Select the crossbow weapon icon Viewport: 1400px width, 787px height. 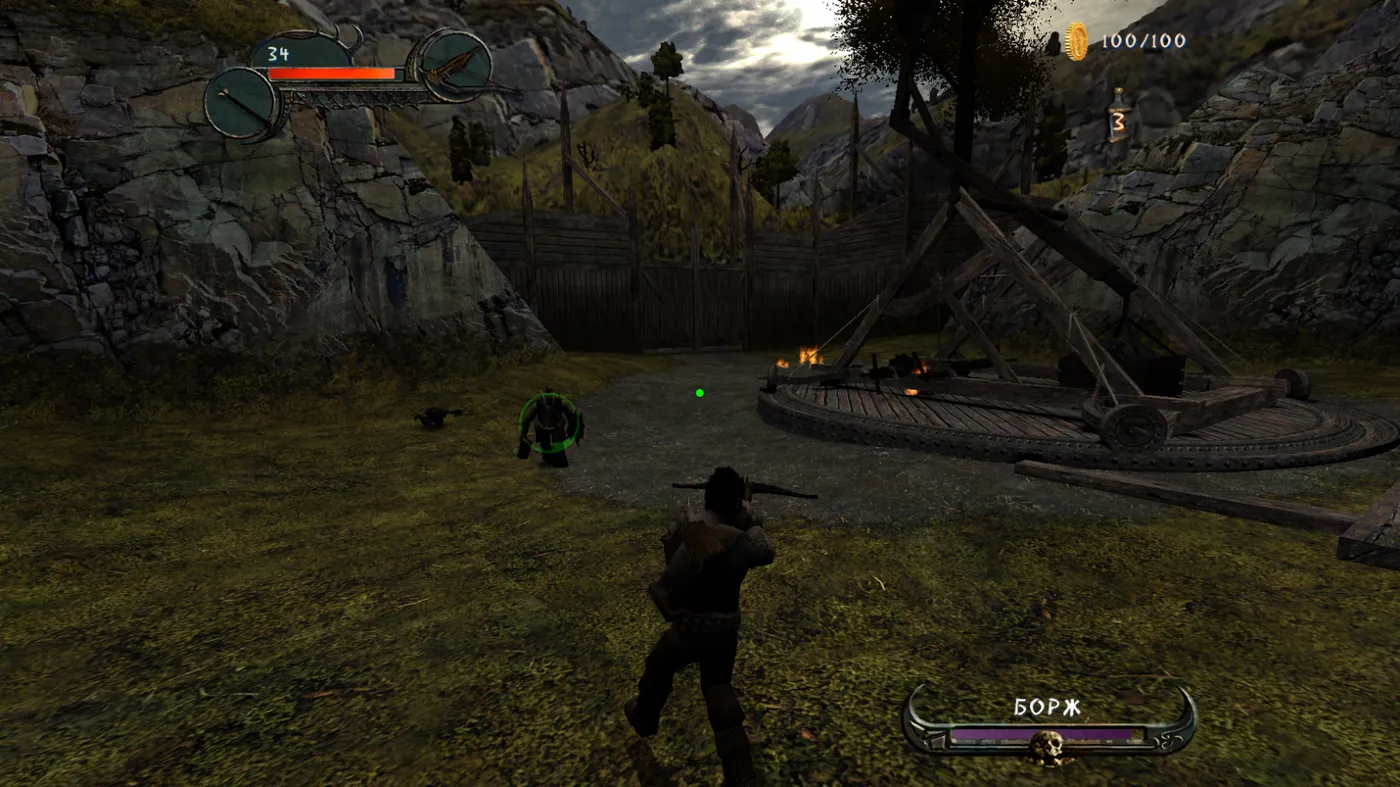tap(455, 66)
